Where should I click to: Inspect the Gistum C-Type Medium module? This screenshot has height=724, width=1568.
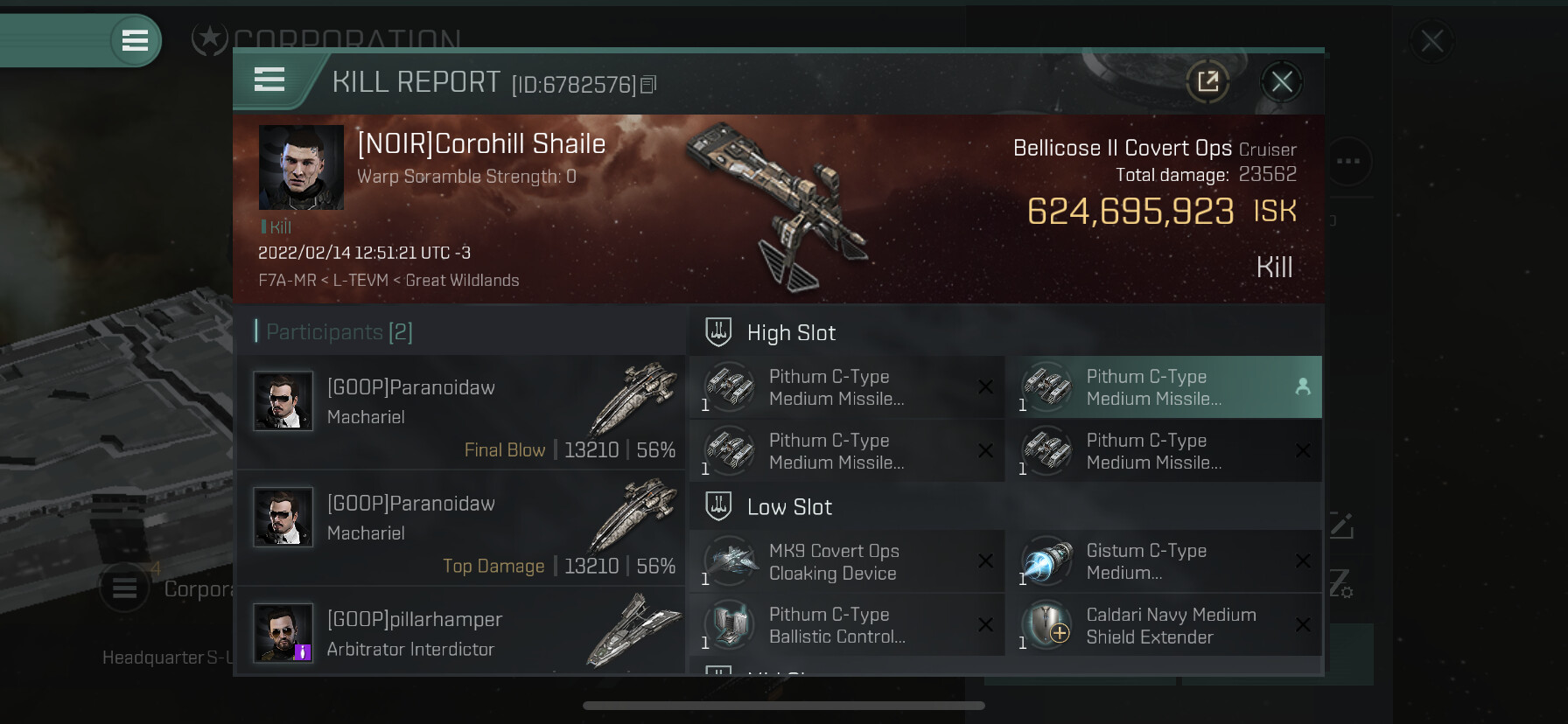pyautogui.click(x=1164, y=561)
